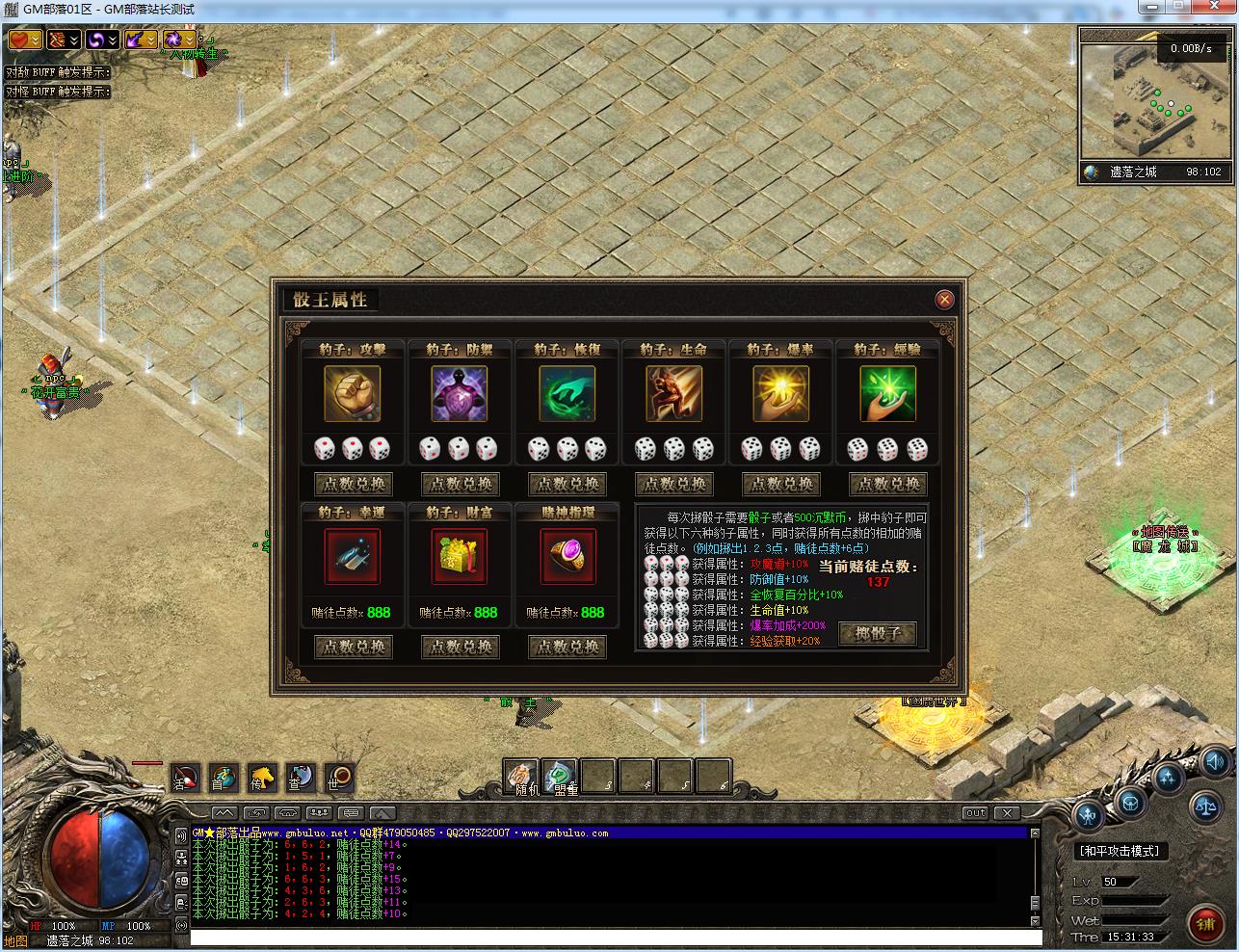Click the chat text input box
1239x952 pixels.
click(615, 938)
